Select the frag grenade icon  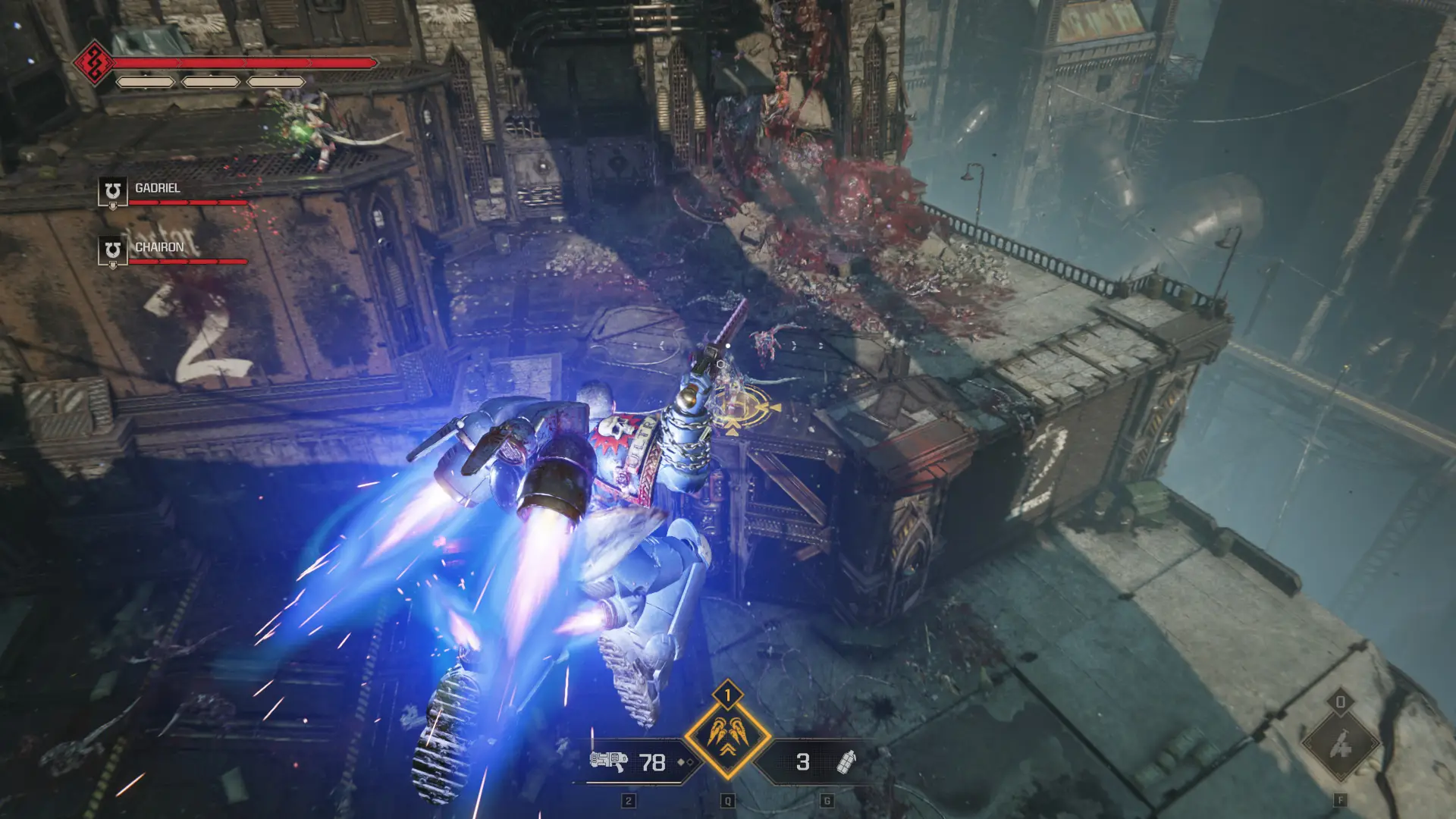(x=845, y=761)
